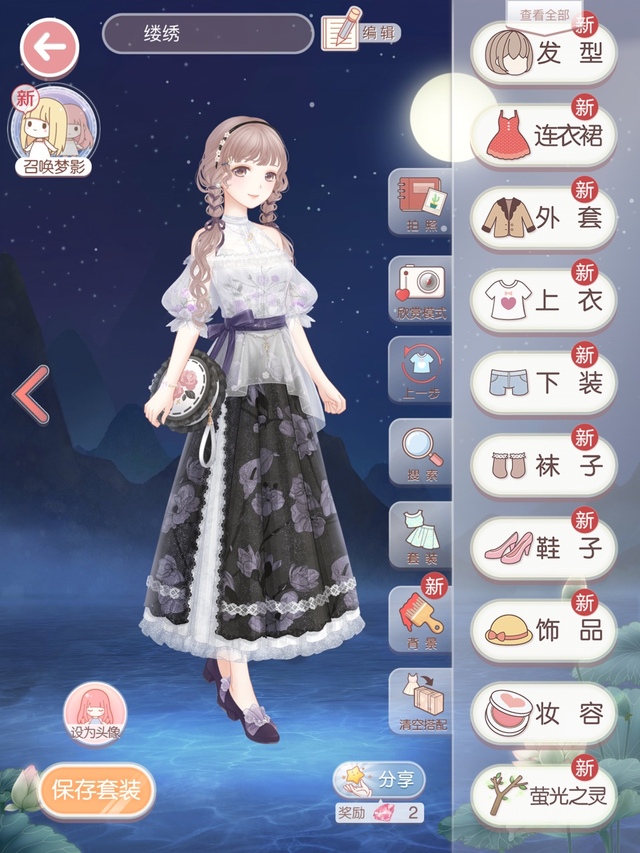Undo with the 上一步 button
The image size is (640, 853).
(421, 371)
